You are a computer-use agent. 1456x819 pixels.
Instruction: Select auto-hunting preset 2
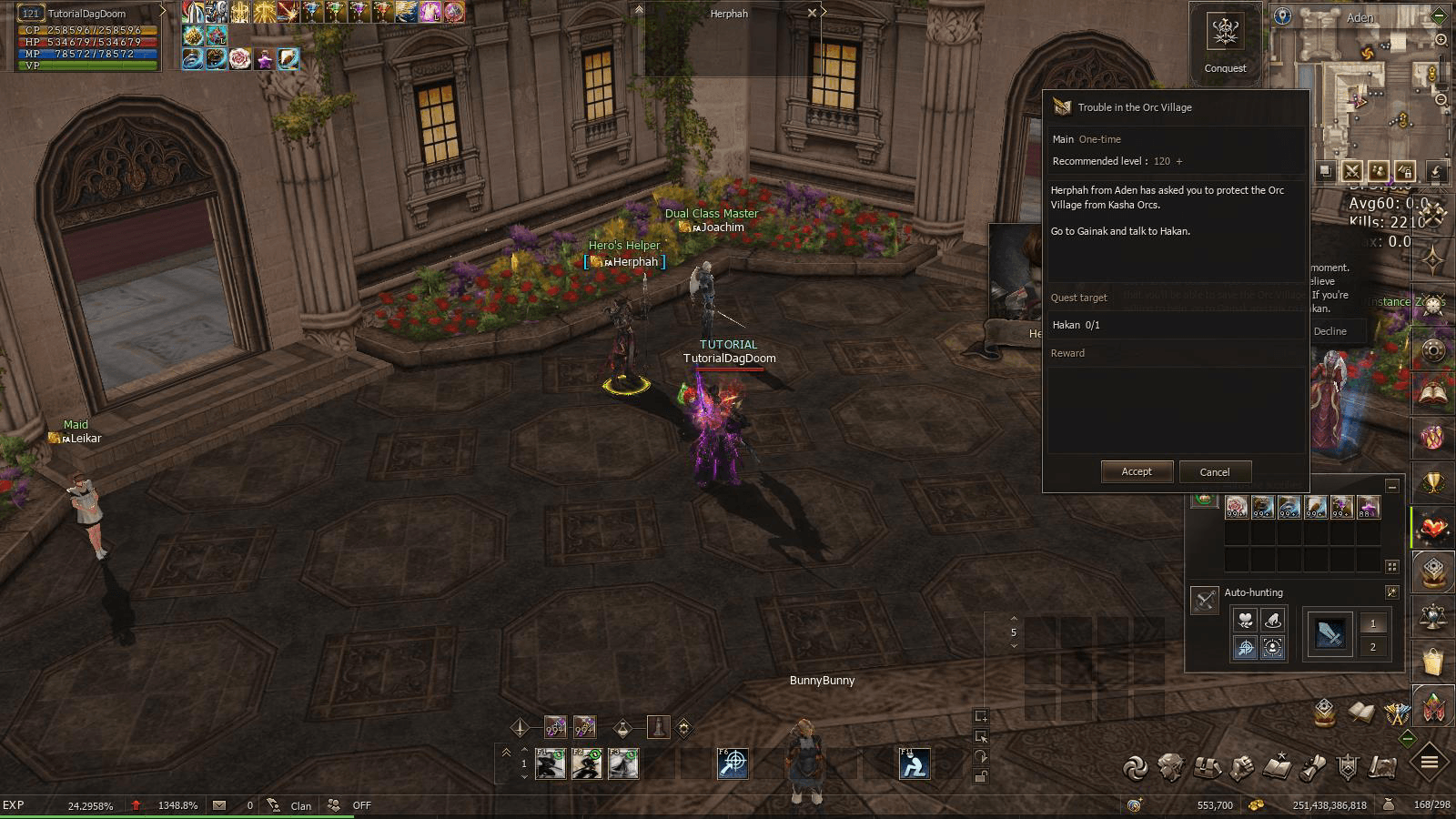tap(1373, 647)
